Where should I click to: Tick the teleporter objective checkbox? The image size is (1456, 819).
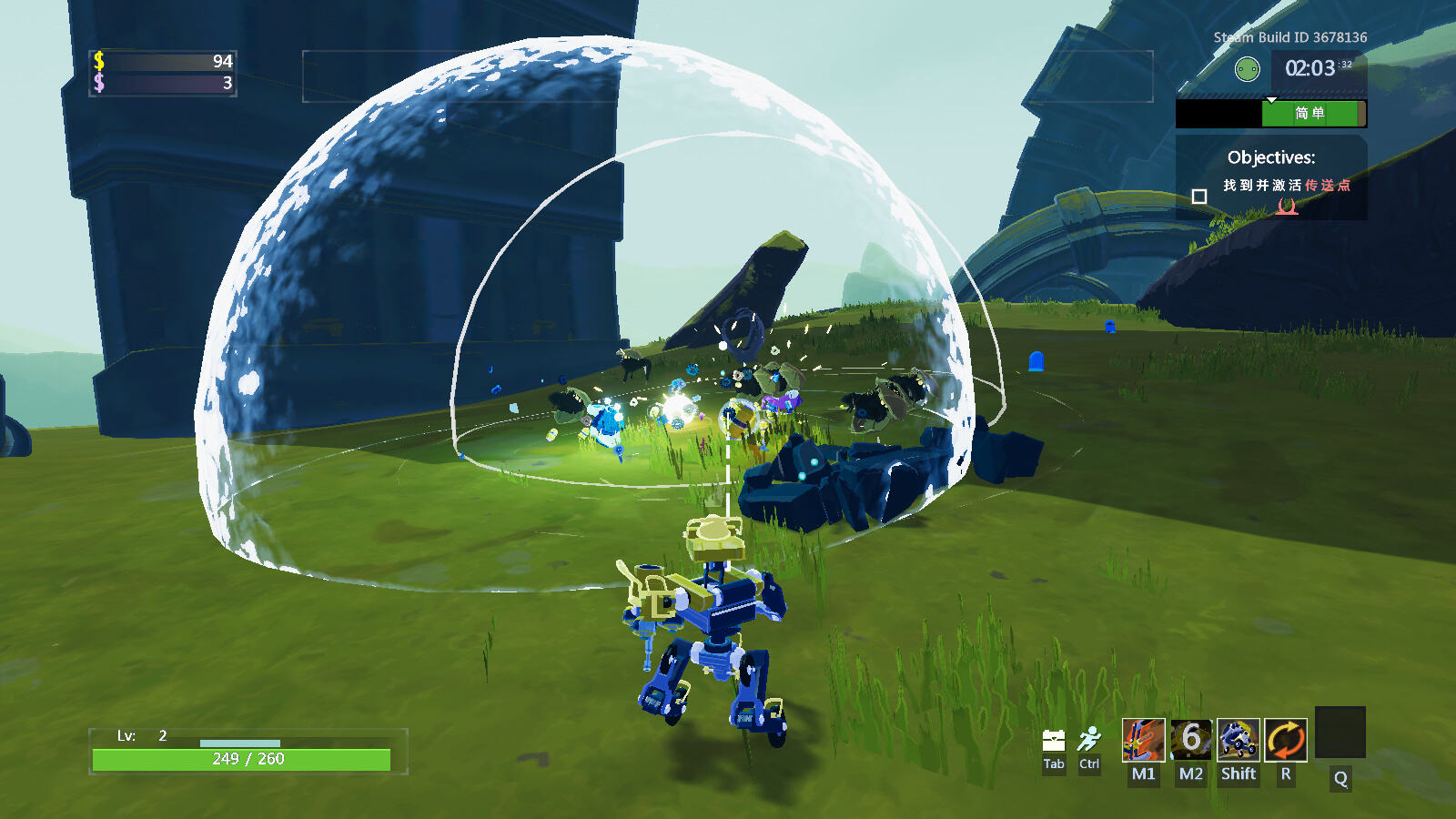coord(1199,197)
